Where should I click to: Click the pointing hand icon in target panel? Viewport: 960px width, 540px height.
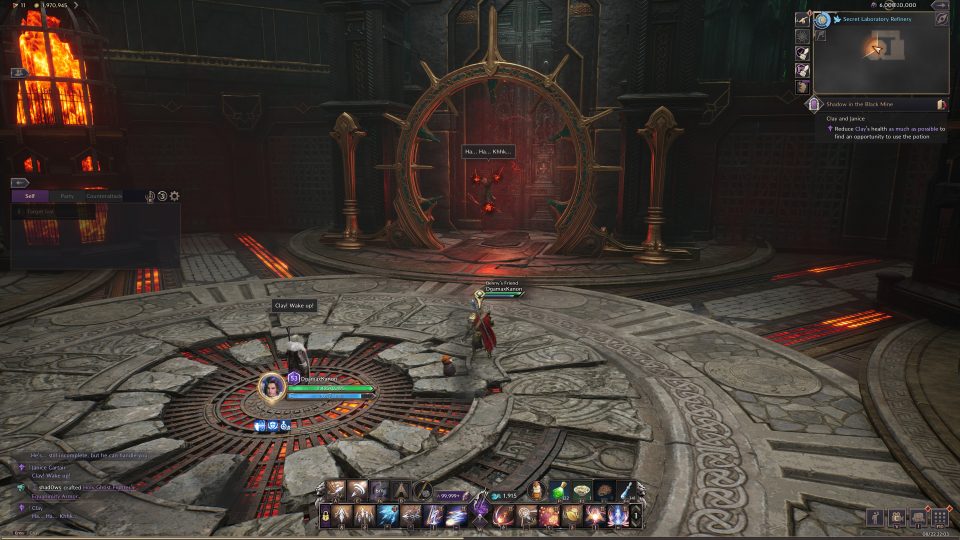(150, 196)
